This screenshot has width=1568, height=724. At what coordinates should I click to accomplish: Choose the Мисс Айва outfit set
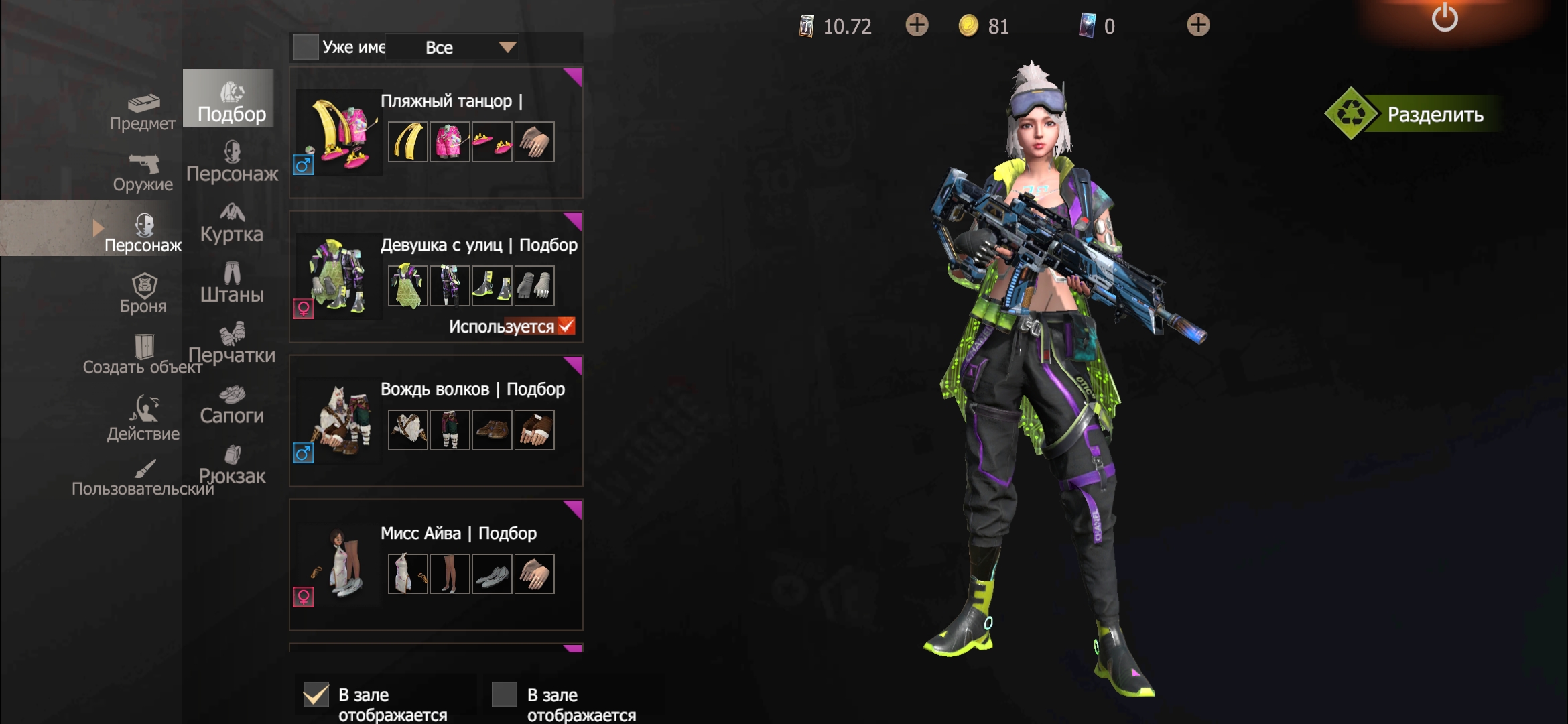coord(436,564)
